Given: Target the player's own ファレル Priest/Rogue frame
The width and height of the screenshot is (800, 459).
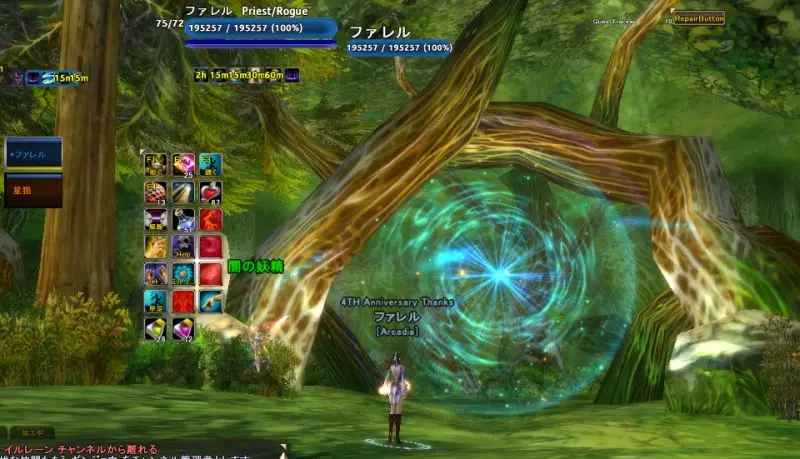Looking at the screenshot, I should (260, 28).
